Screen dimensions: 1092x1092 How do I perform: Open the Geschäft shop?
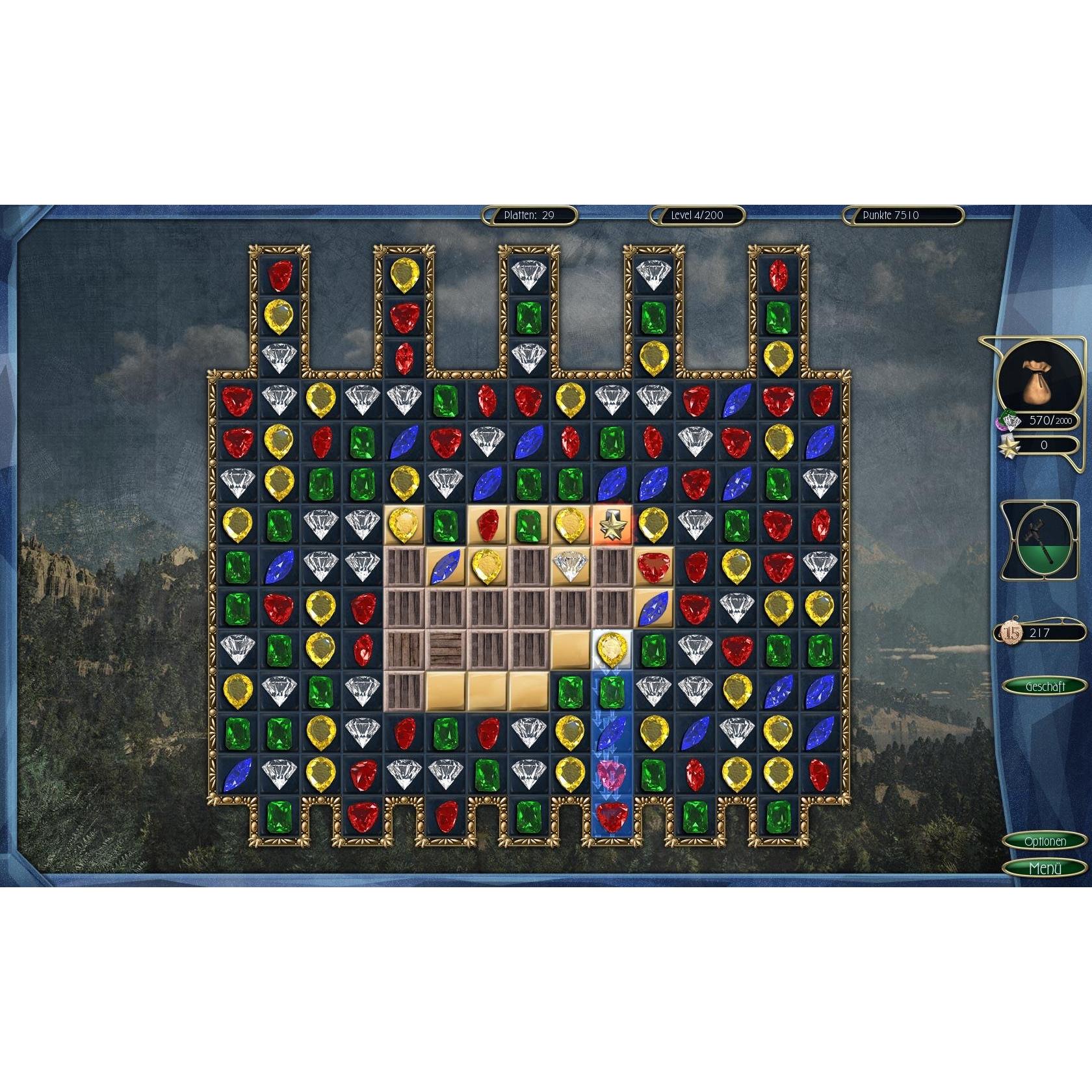1046,683
